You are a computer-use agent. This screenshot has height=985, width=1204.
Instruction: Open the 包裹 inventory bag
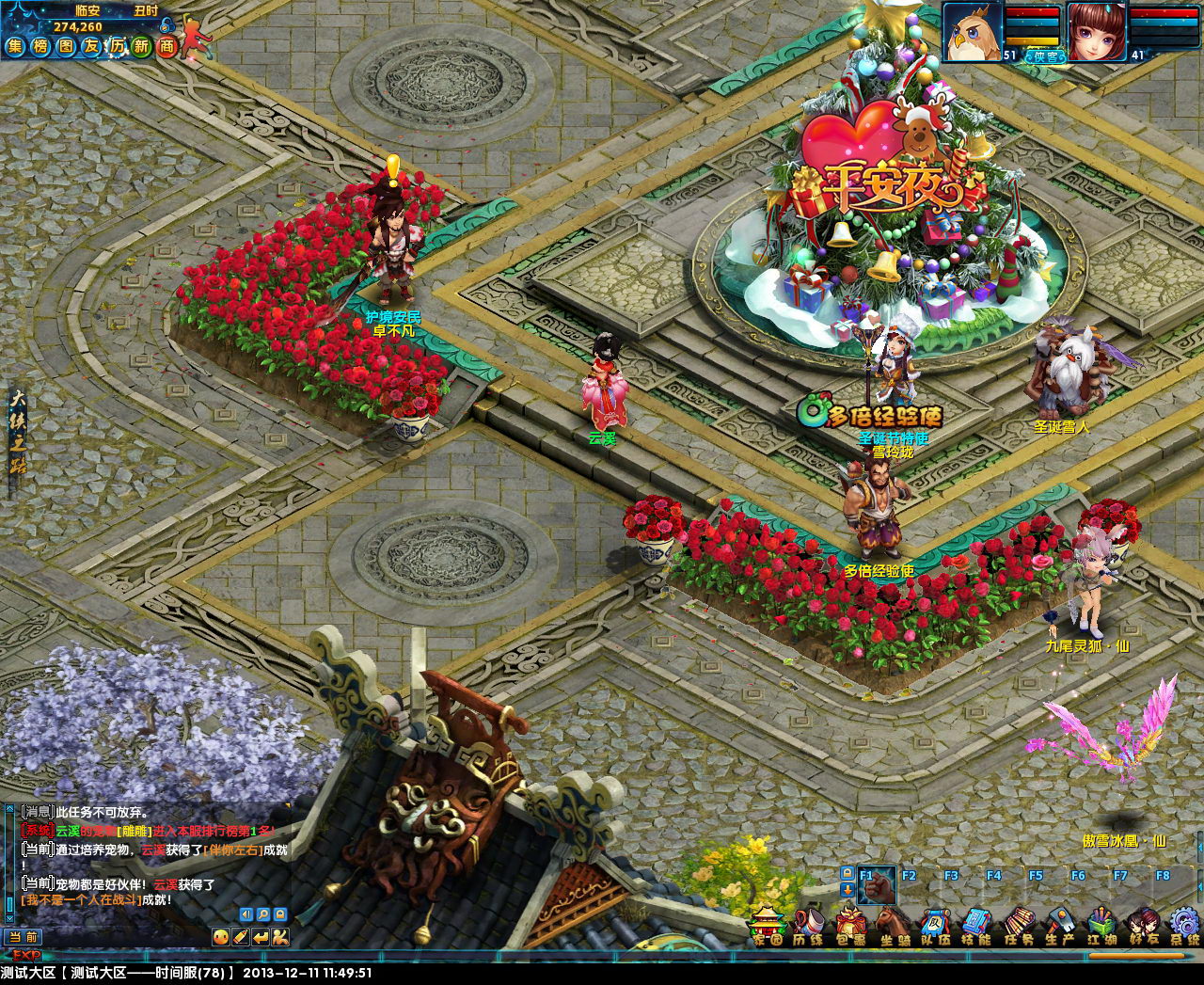[x=850, y=925]
